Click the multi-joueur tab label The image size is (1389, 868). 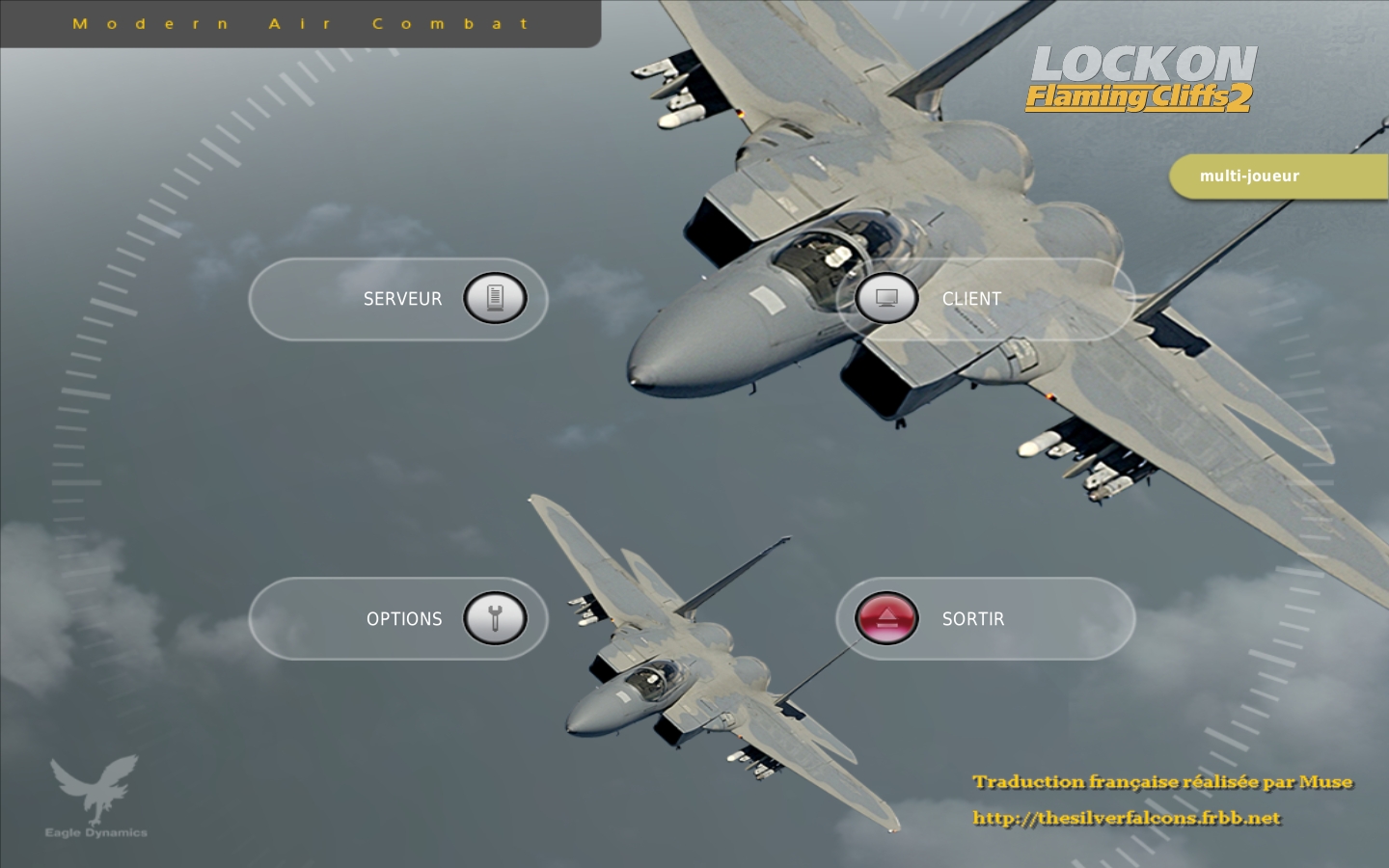point(1249,176)
